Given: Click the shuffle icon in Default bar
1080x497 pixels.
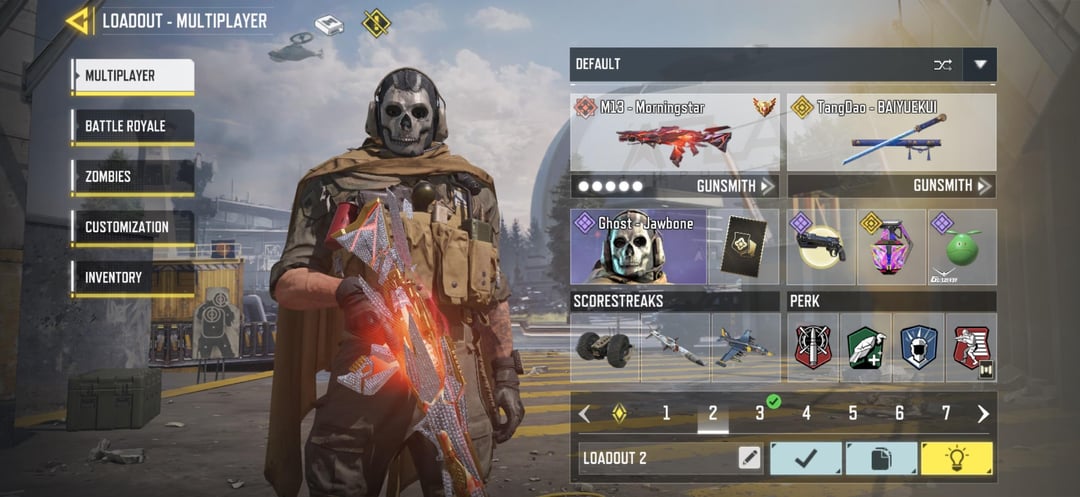Looking at the screenshot, I should coord(942,65).
